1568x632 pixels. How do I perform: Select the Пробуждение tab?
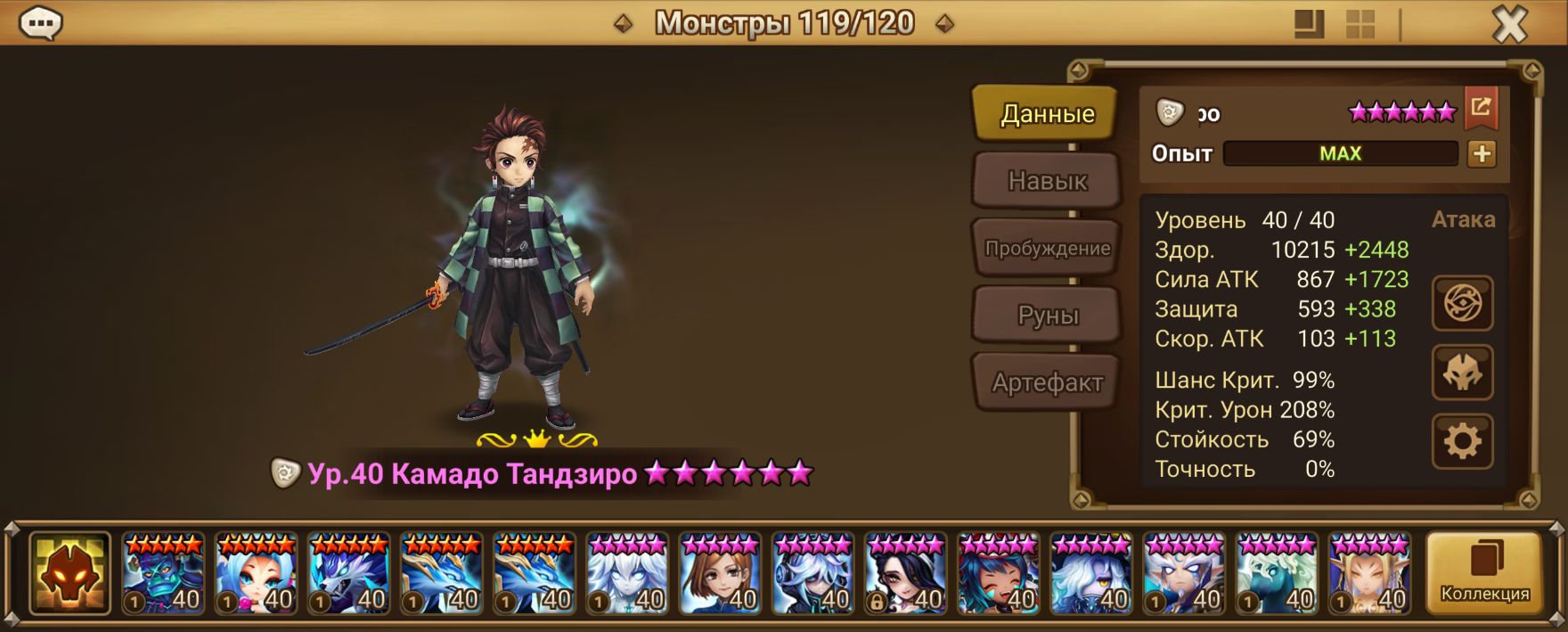(1047, 249)
